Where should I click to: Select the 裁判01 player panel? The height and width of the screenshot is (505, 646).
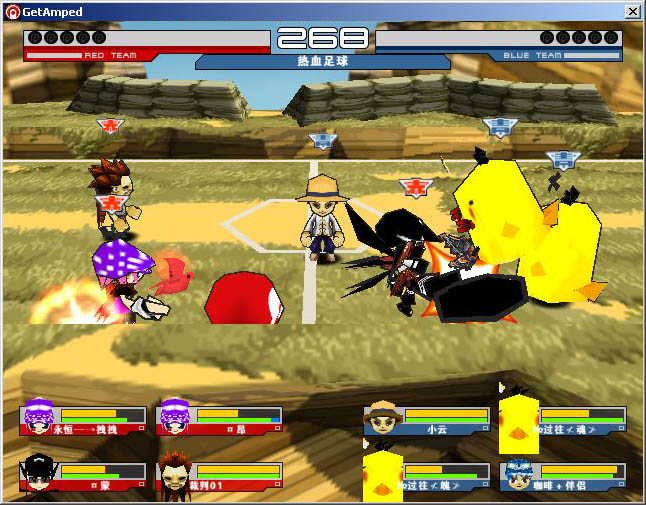point(220,475)
